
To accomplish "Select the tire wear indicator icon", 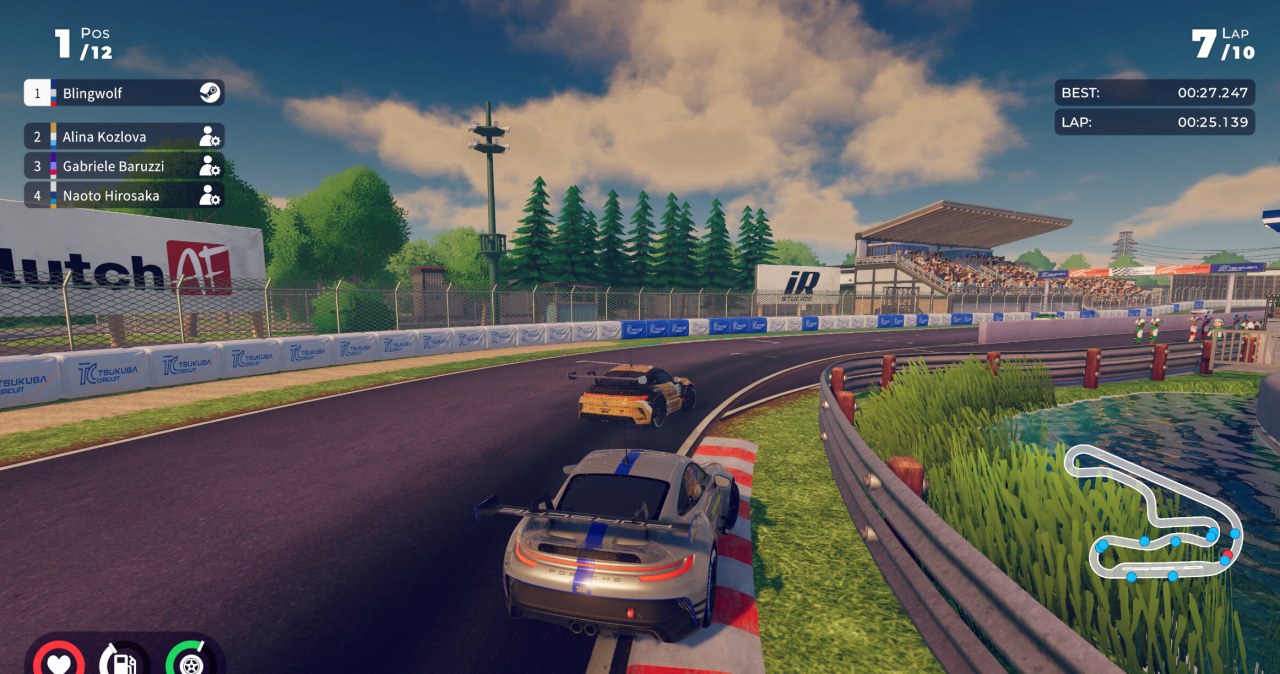I will coord(190,660).
